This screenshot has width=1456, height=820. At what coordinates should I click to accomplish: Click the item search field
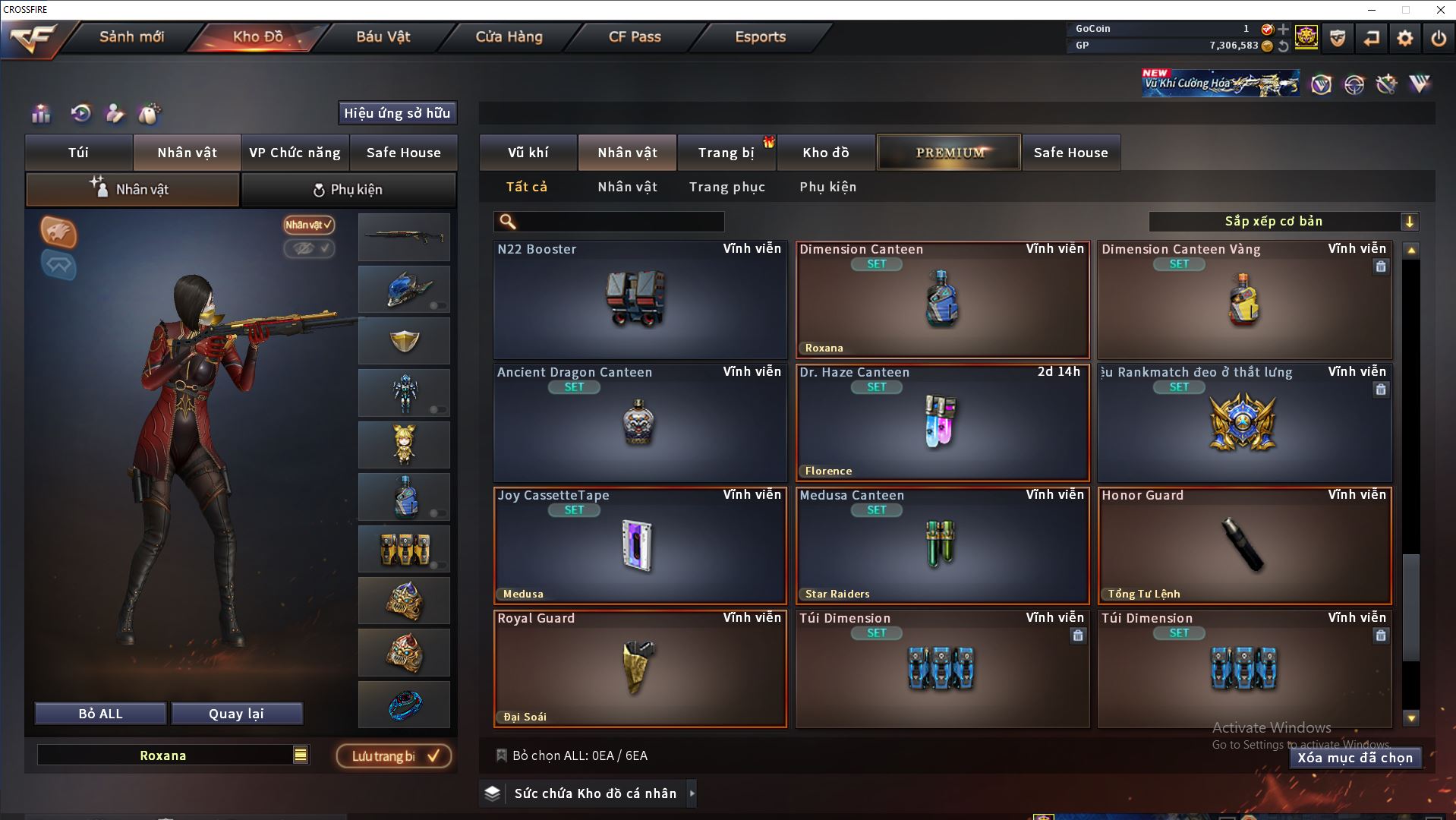619,222
